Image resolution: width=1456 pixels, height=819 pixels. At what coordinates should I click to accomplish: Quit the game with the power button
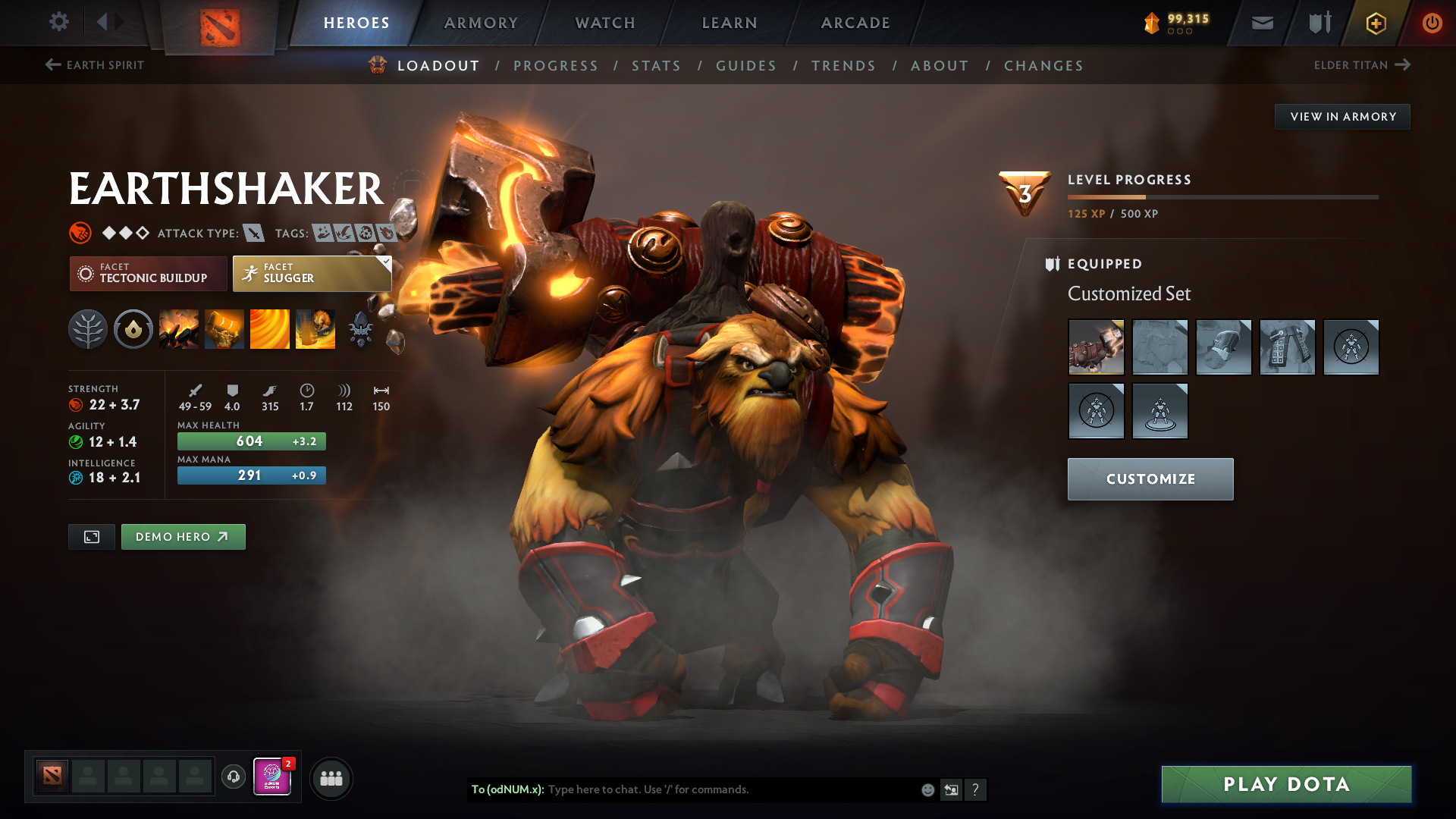pos(1432,23)
